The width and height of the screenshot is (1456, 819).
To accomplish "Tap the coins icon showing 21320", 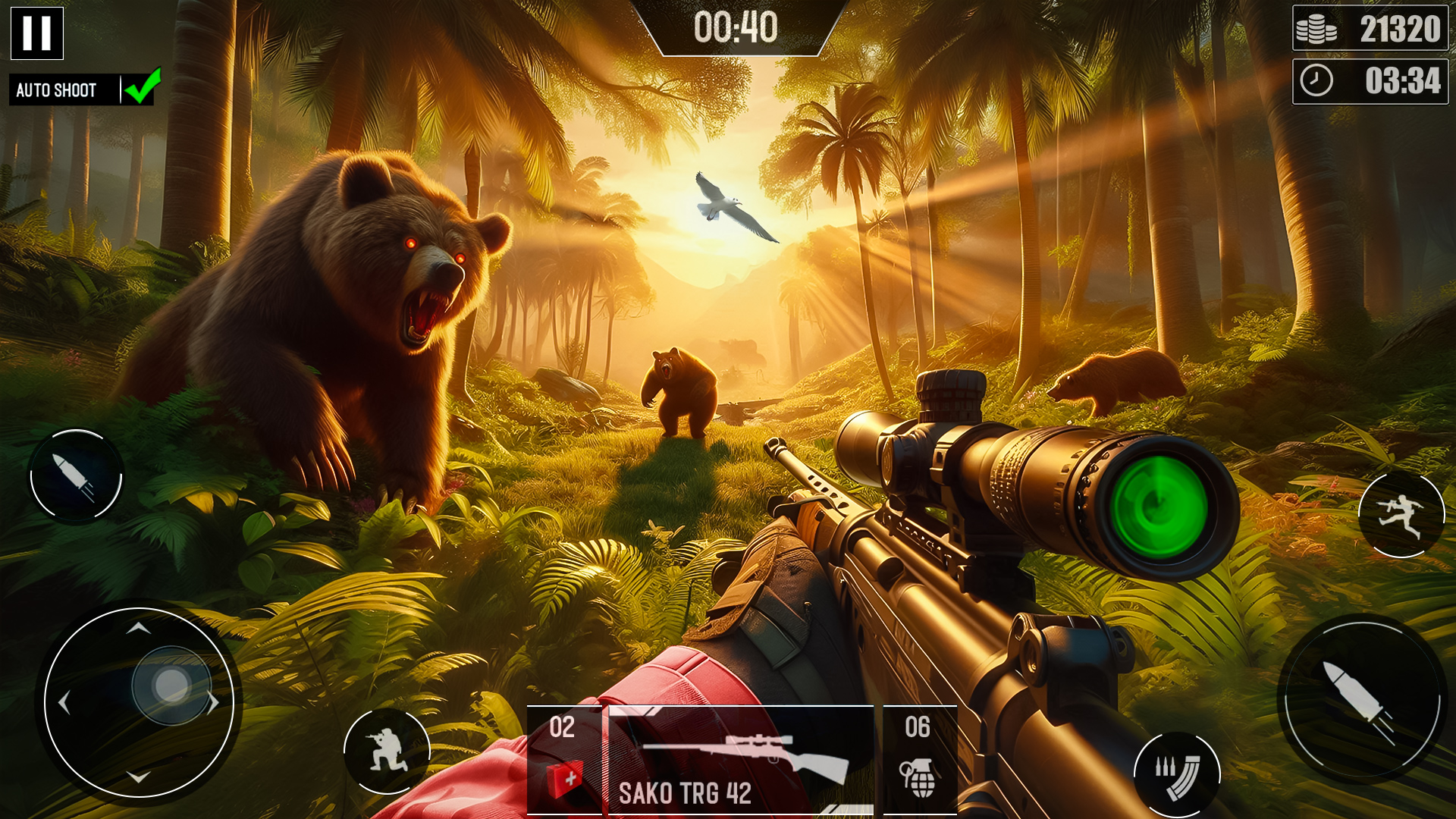I will tap(1315, 30).
